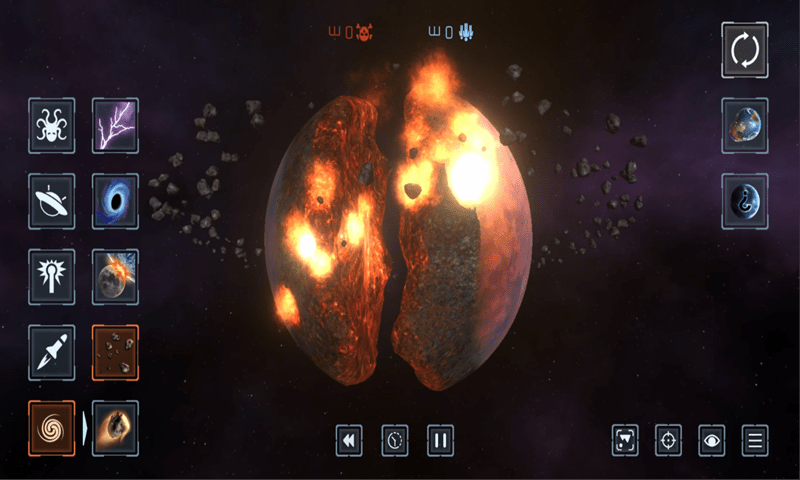This screenshot has height=480, width=800.
Task: Click the clock time speed button
Action: point(395,440)
